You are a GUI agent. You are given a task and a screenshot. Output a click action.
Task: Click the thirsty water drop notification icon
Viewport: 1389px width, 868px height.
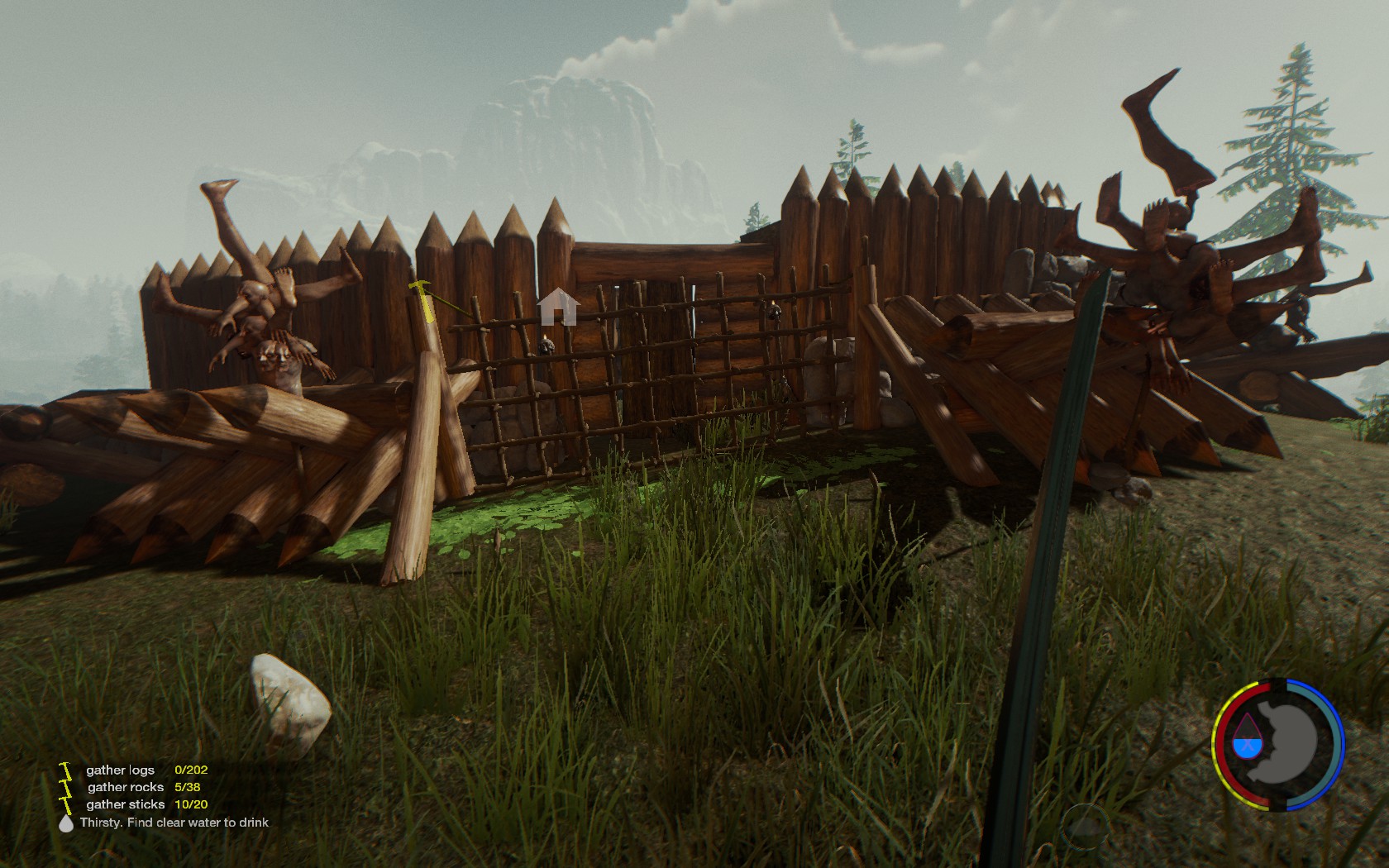click(66, 823)
